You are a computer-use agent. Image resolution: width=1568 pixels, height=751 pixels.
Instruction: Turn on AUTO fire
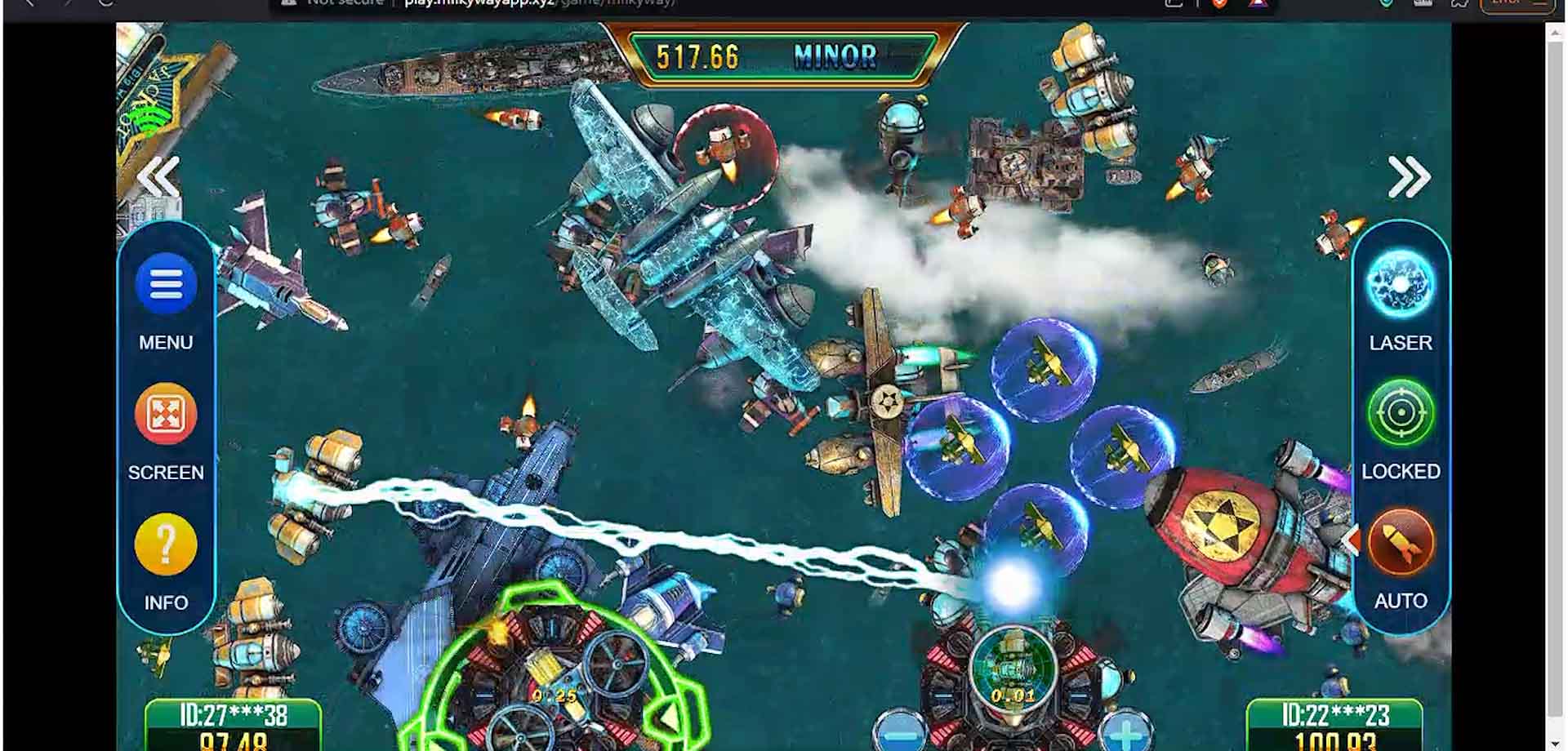click(1400, 544)
